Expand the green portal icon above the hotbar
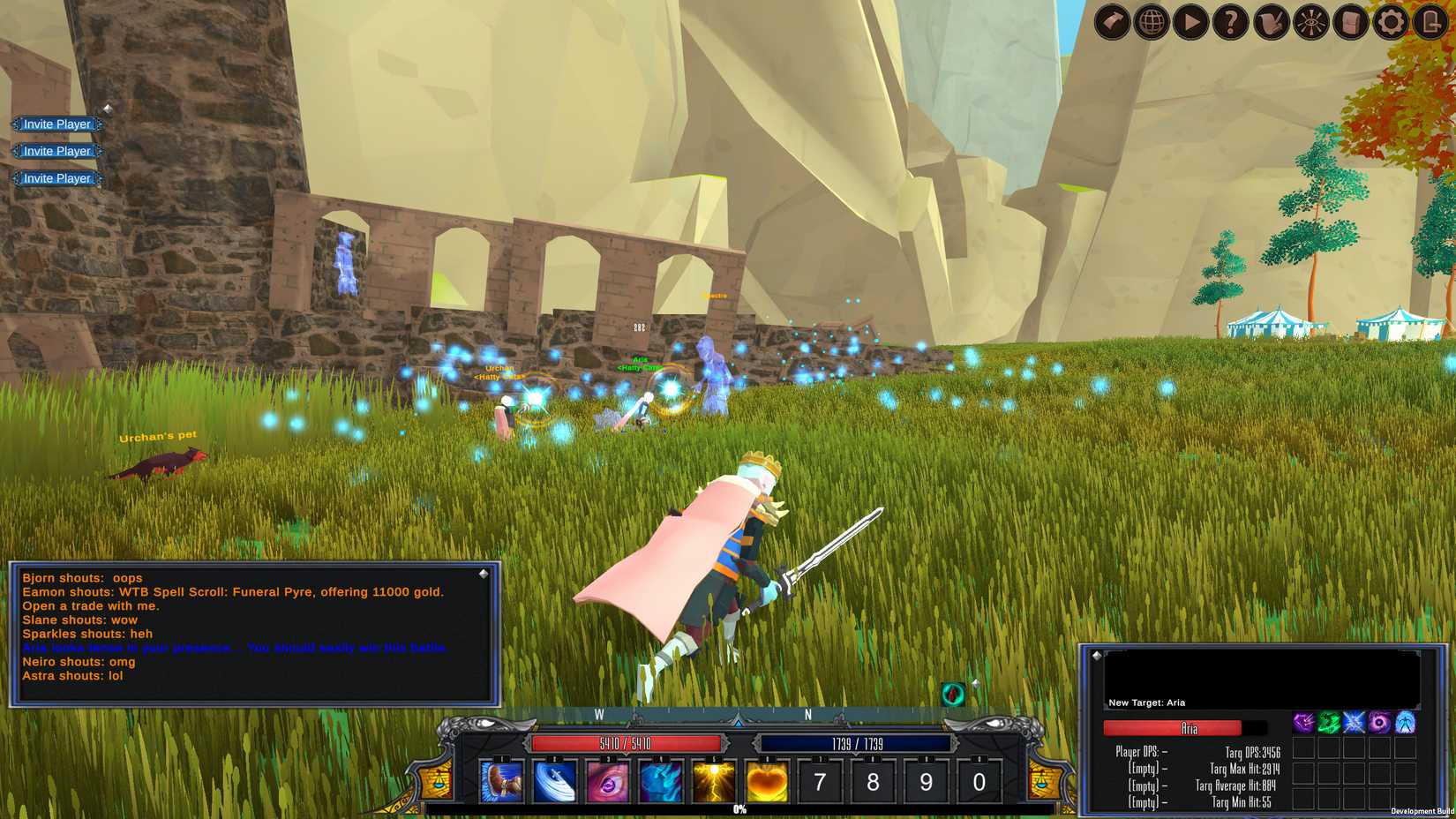Screen dimensions: 1456x819 [951, 695]
